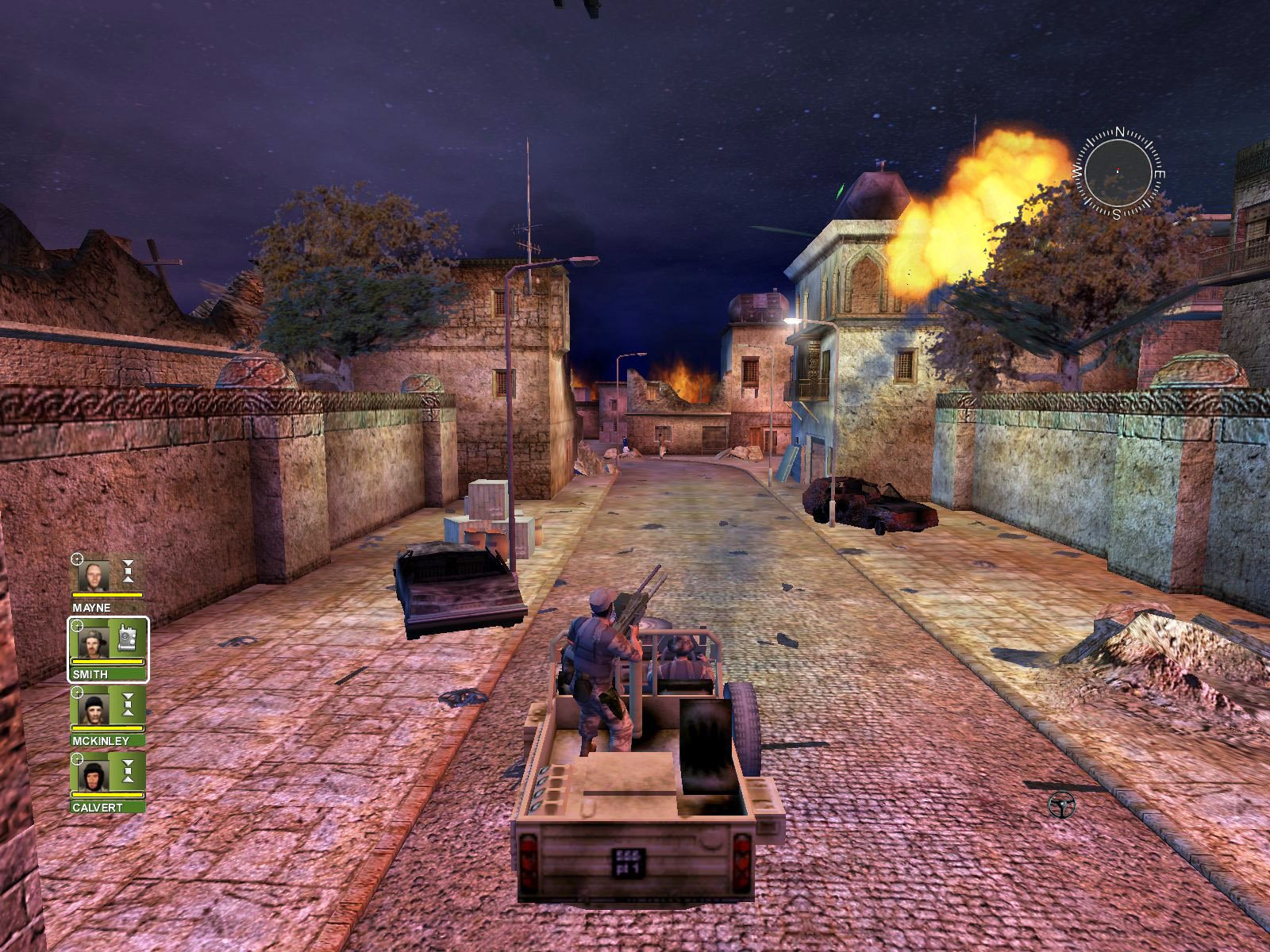1270x952 pixels.
Task: Click the stance indicator on Calvert's panel
Action: click(128, 771)
